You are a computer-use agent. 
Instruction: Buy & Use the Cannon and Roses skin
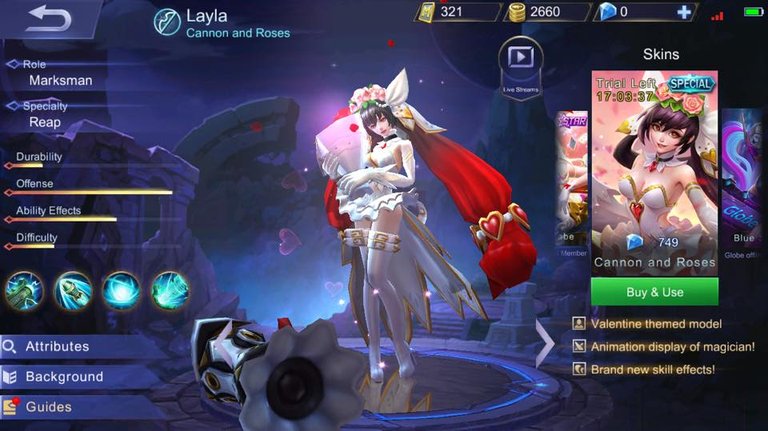(654, 292)
